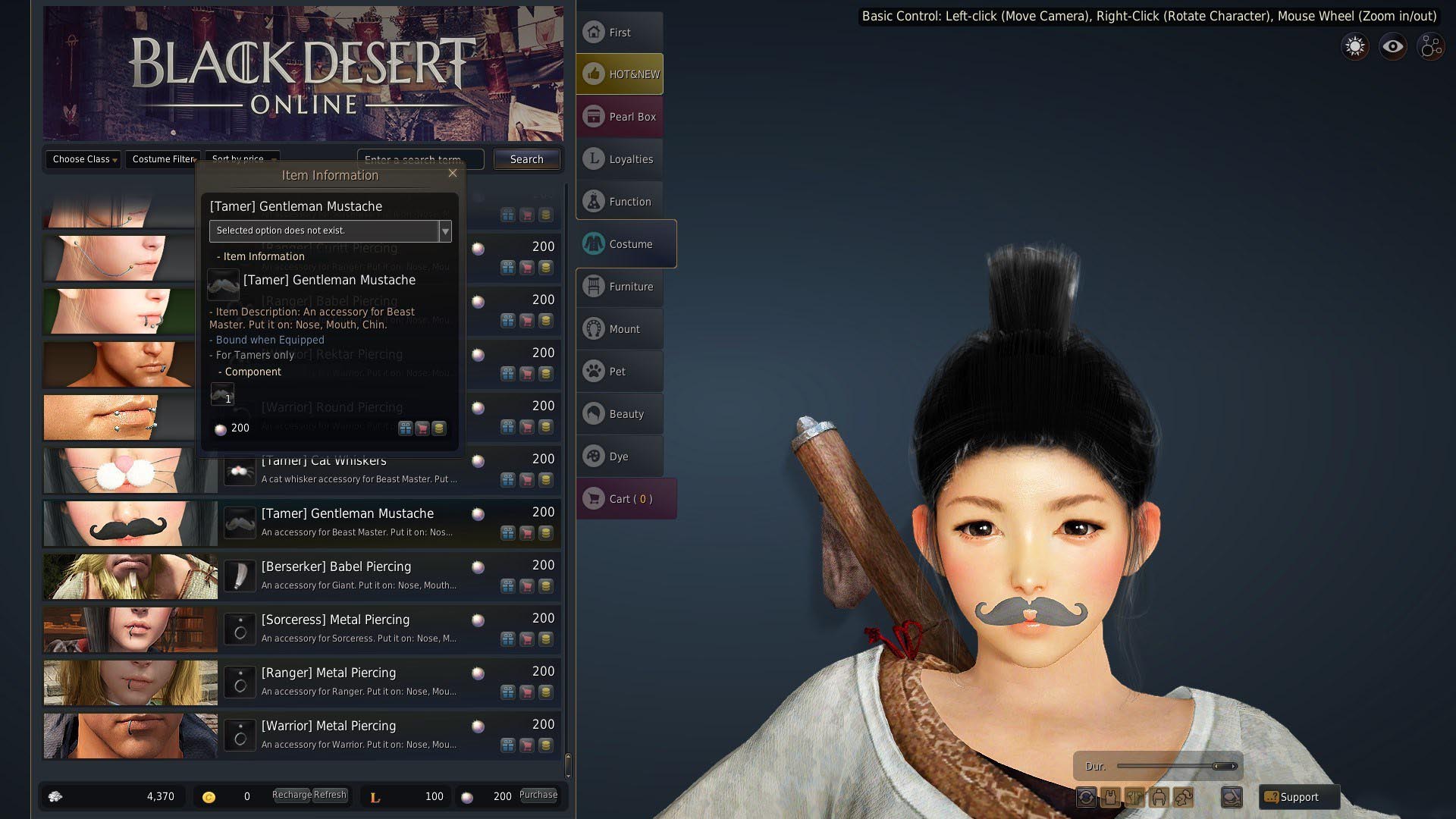
Task: Open the selected option dropdown
Action: [445, 231]
